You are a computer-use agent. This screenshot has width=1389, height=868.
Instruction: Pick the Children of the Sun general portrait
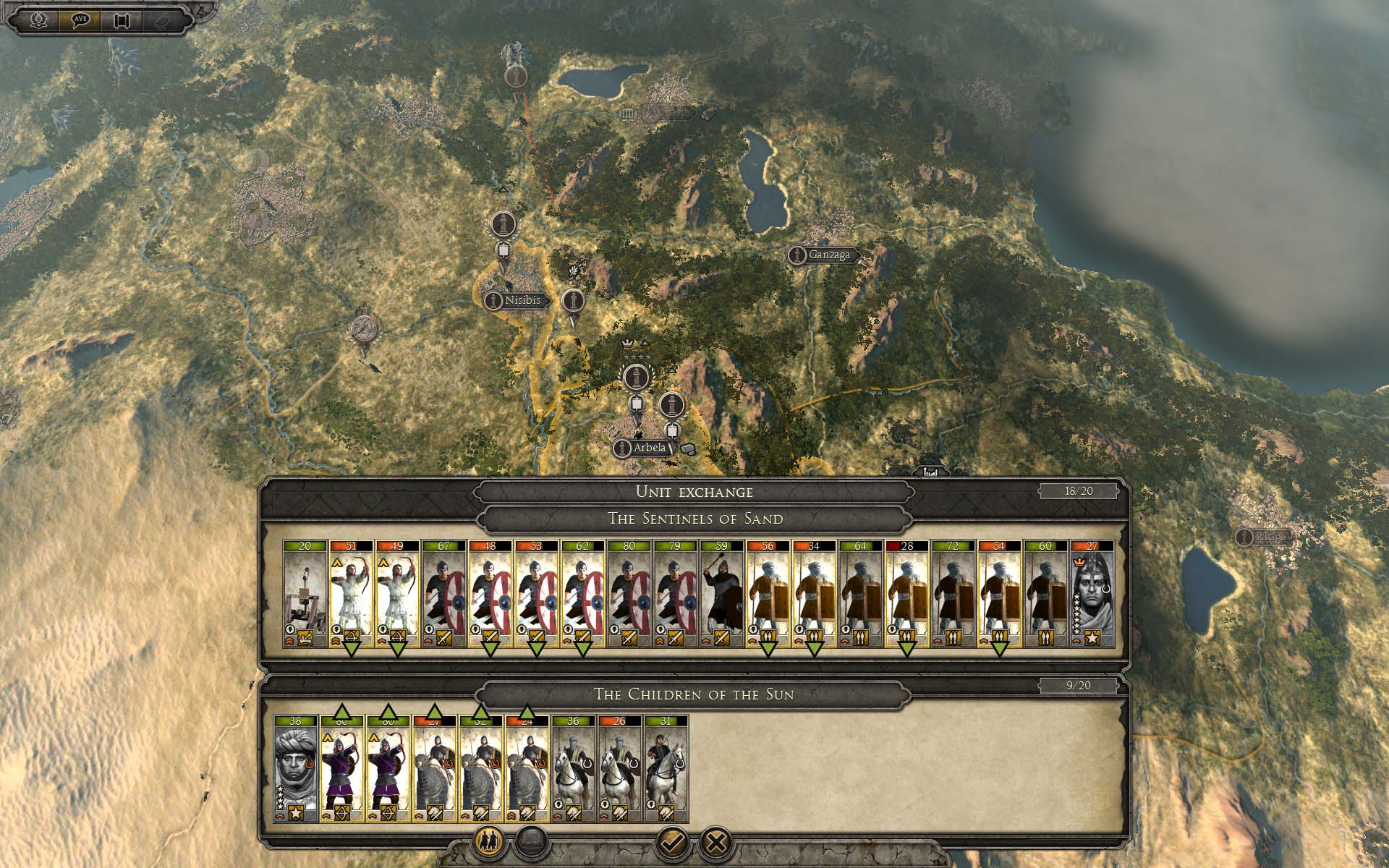[296, 770]
